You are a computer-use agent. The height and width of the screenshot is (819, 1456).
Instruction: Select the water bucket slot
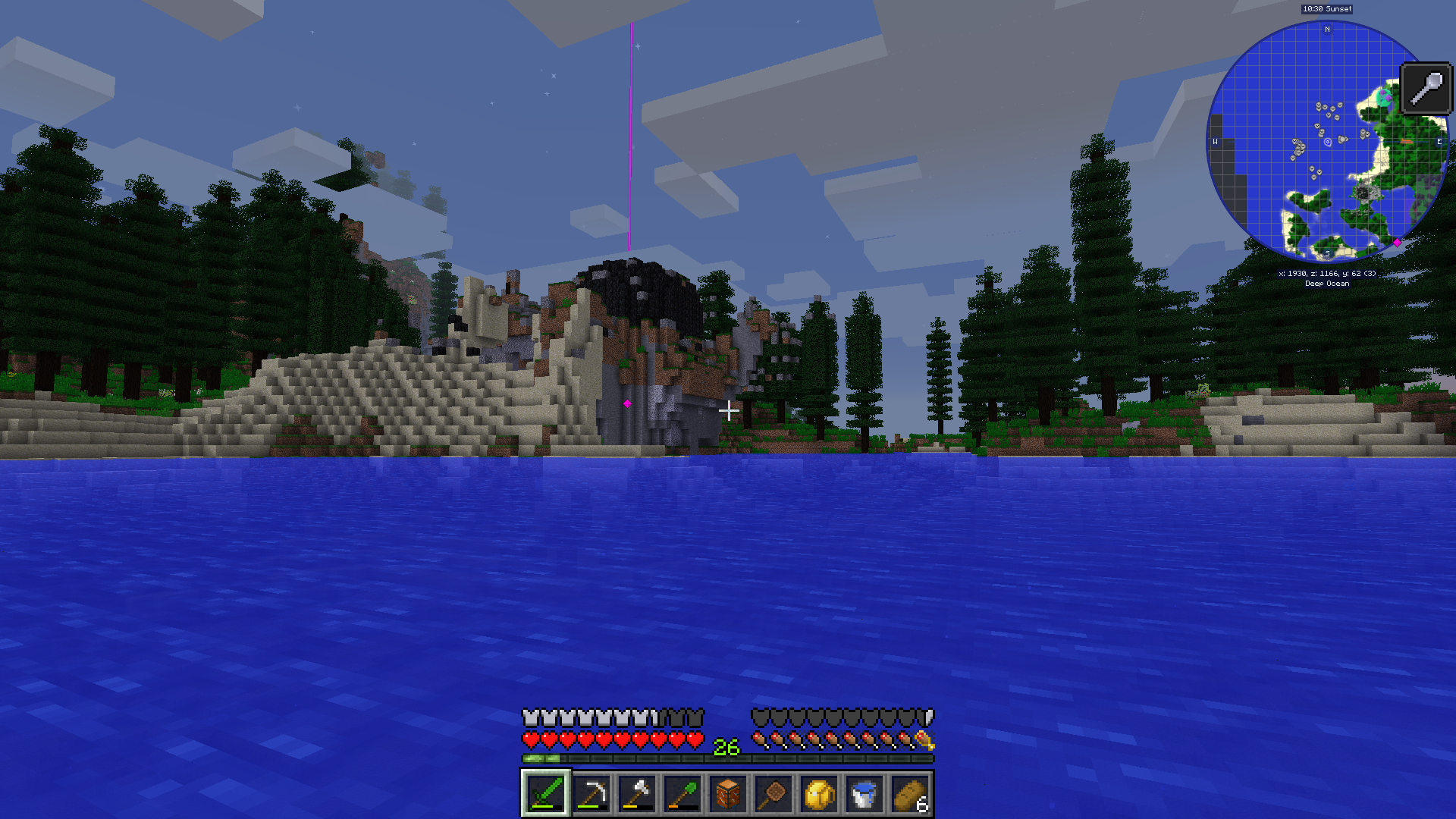(x=864, y=794)
